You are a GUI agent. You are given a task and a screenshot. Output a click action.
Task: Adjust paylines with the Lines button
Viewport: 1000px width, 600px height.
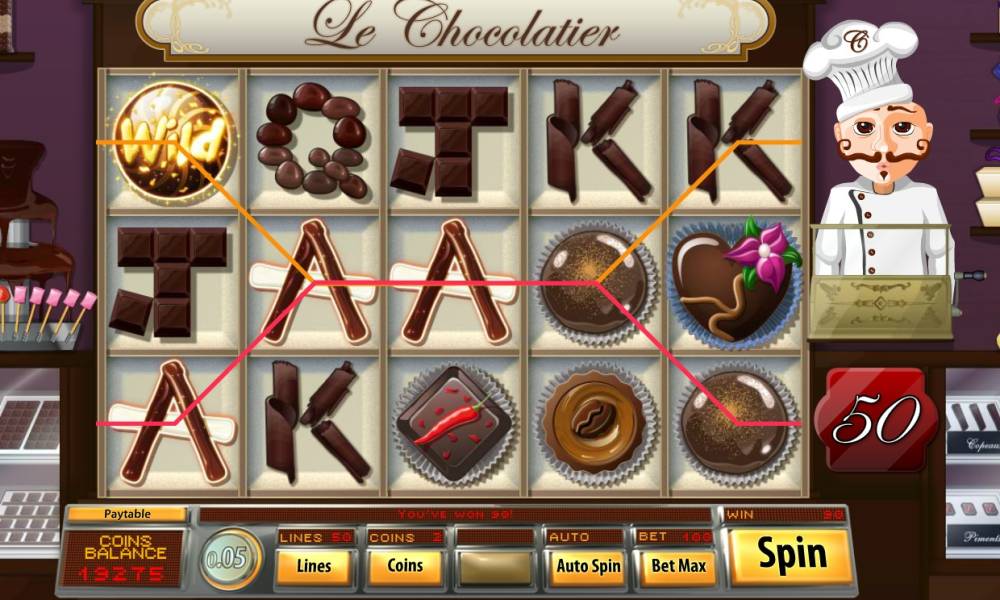click(314, 566)
